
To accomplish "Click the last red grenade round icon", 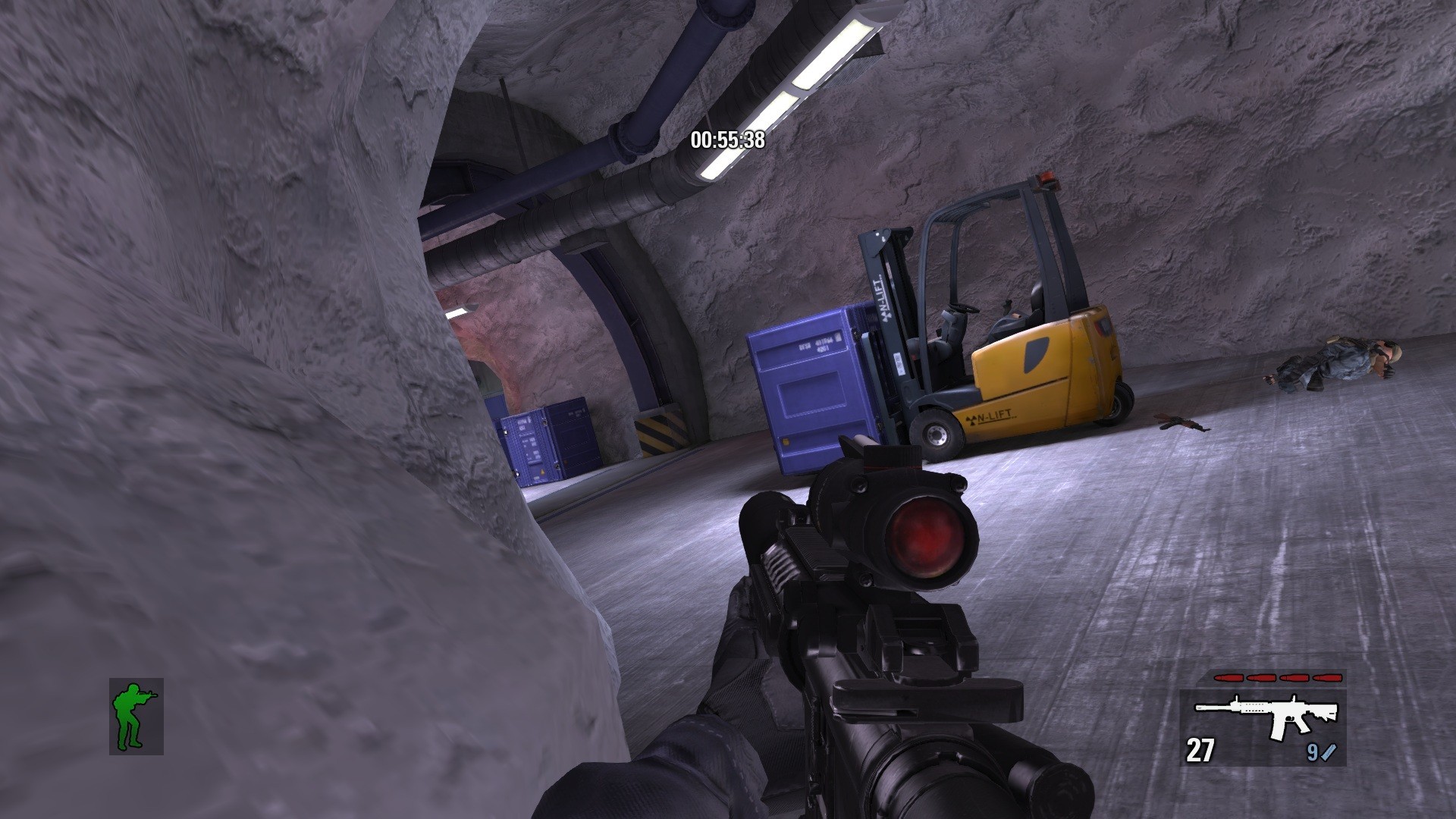I will 1327,677.
